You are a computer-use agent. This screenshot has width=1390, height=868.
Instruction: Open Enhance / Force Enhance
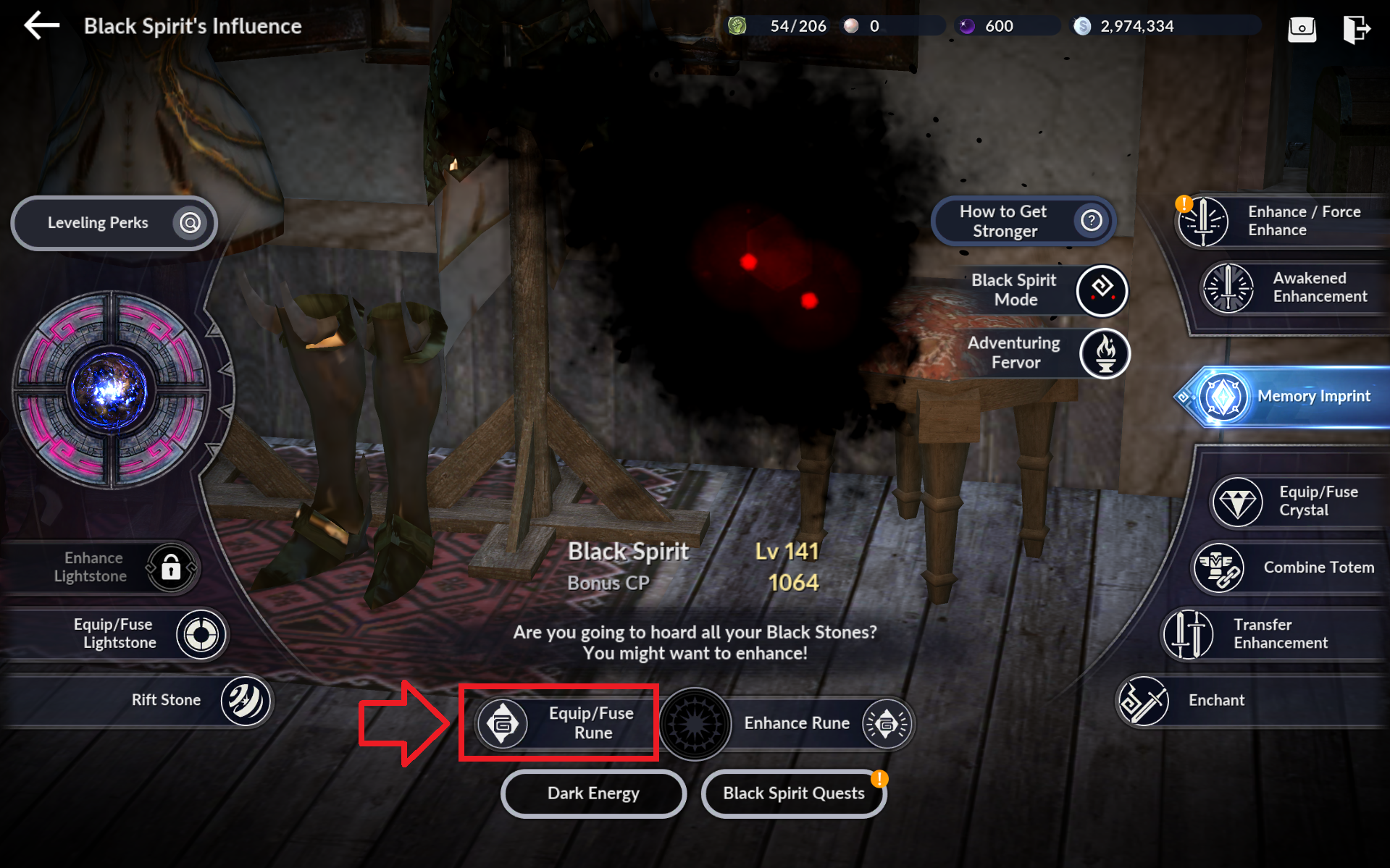(x=1282, y=221)
